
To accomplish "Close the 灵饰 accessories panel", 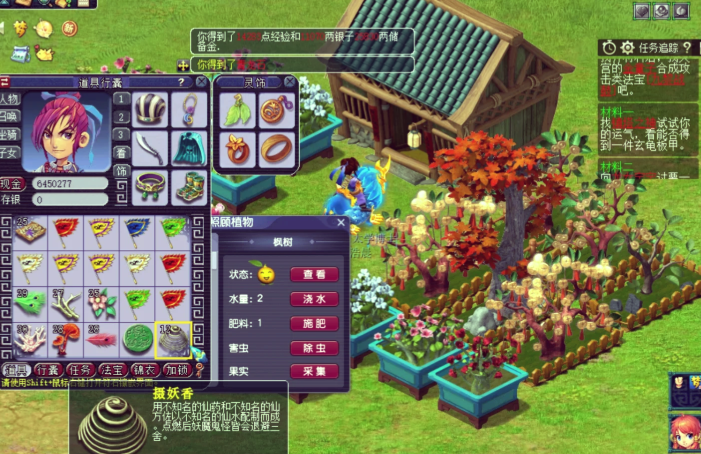I will [289, 82].
